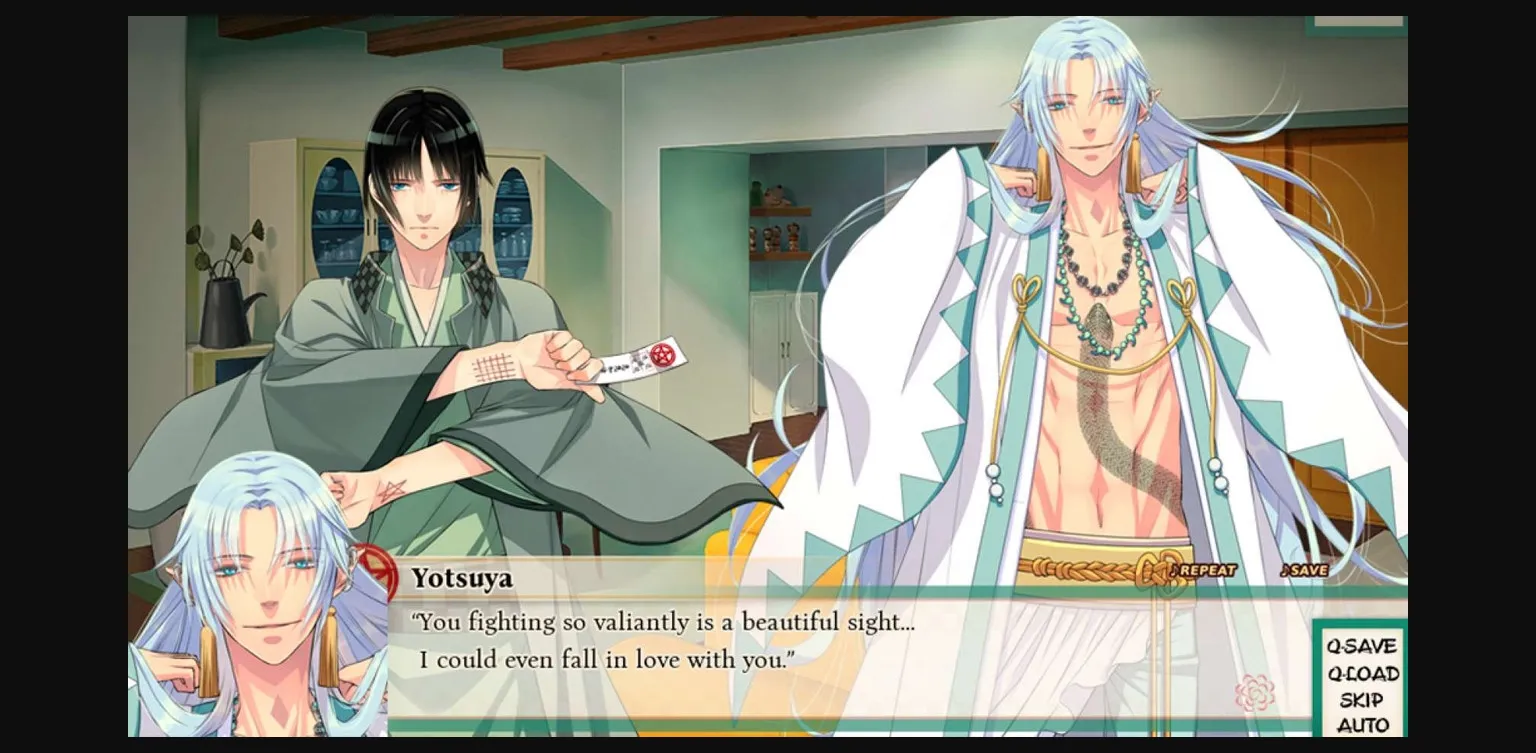This screenshot has height=753, width=1536.
Task: Click the music note icon before SAVE
Action: tap(1287, 568)
